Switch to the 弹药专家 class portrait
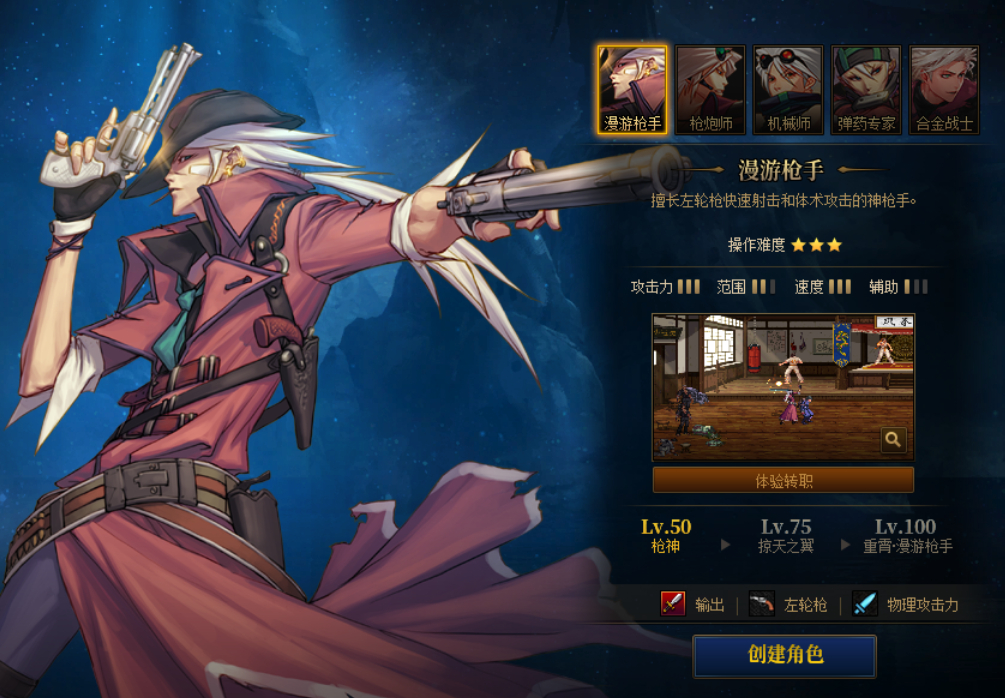 coord(866,90)
